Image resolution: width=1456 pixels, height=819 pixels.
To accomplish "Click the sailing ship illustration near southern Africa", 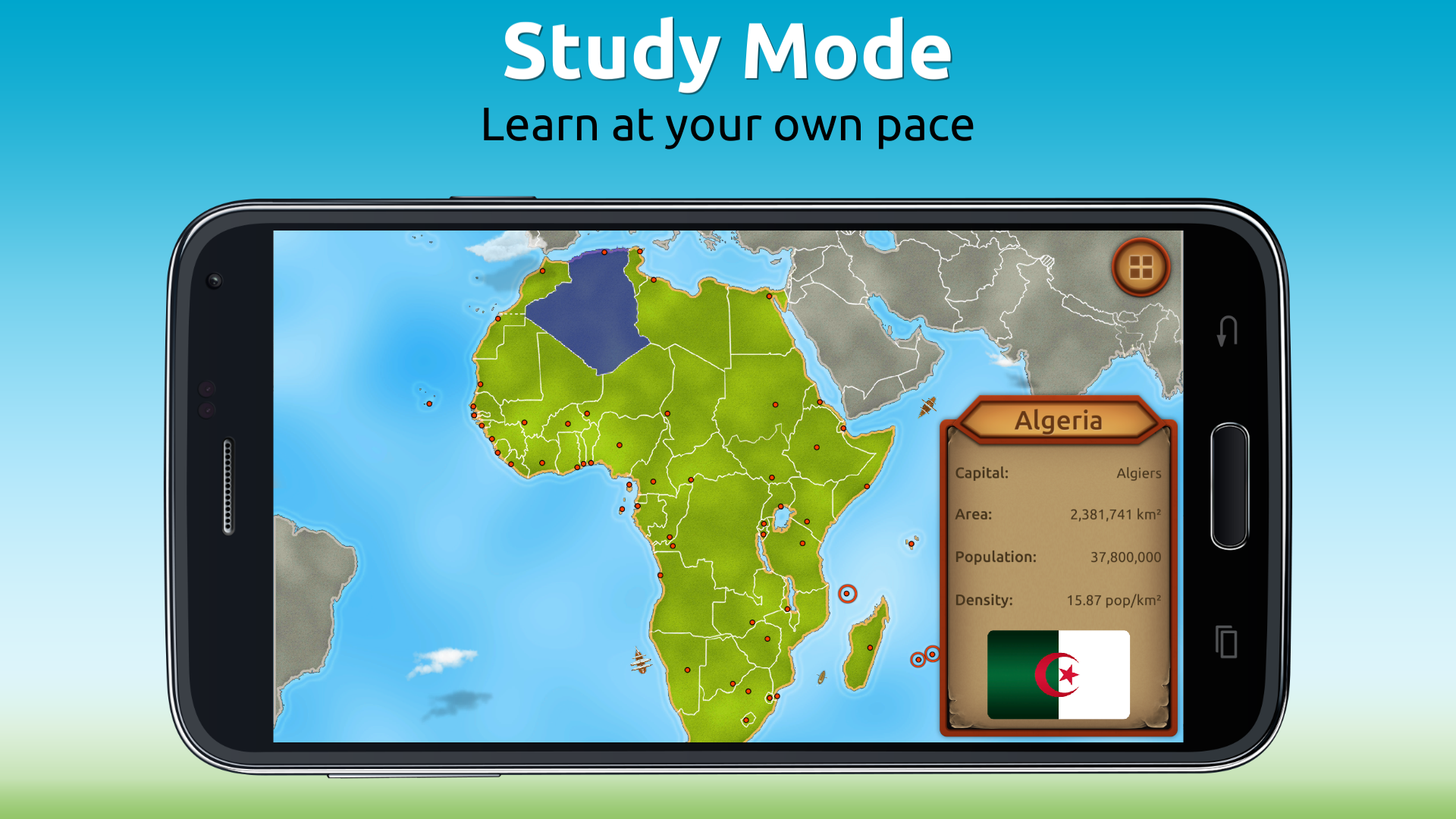I will [x=639, y=661].
